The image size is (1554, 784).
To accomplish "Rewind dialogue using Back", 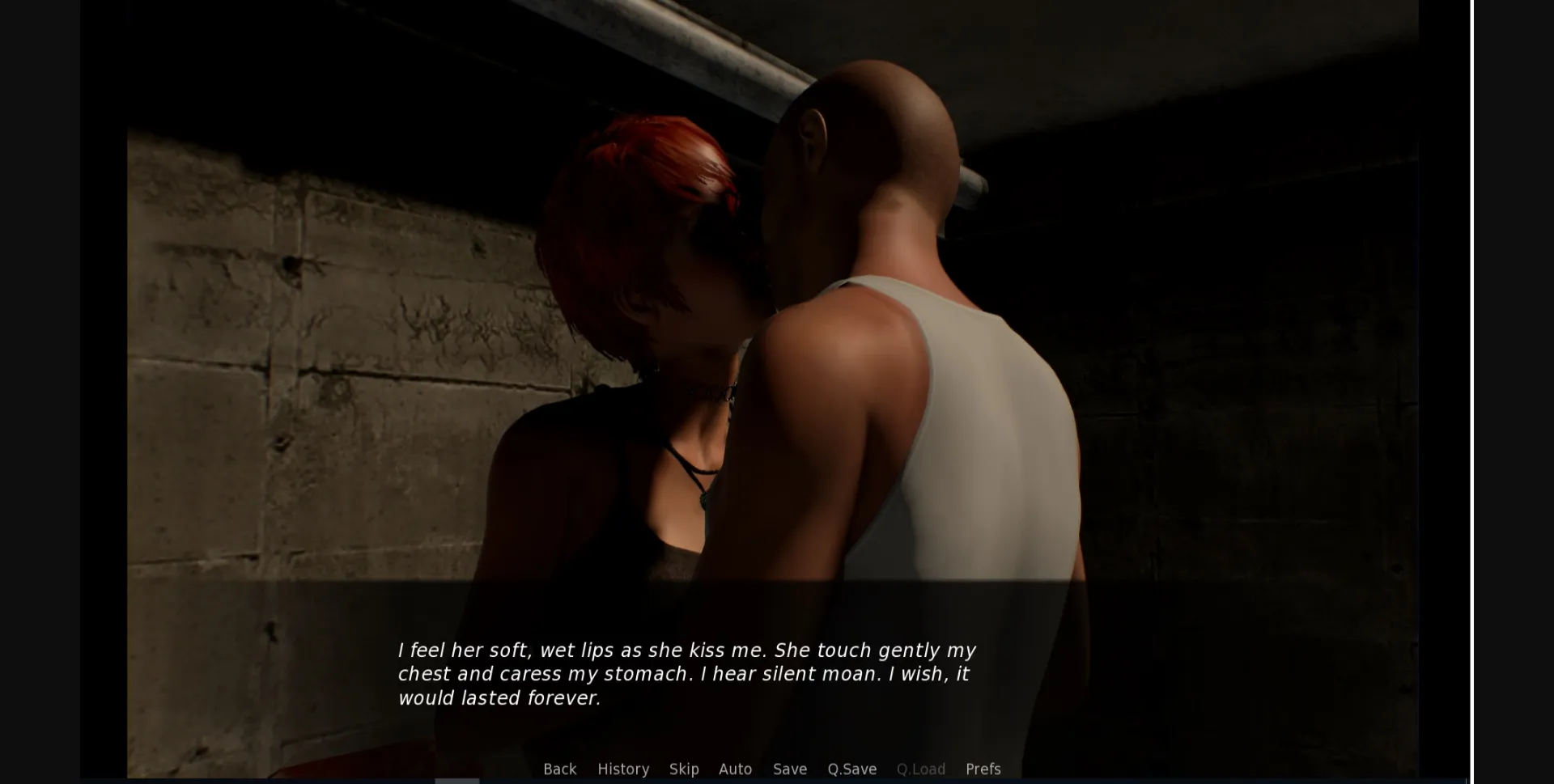I will (x=560, y=769).
